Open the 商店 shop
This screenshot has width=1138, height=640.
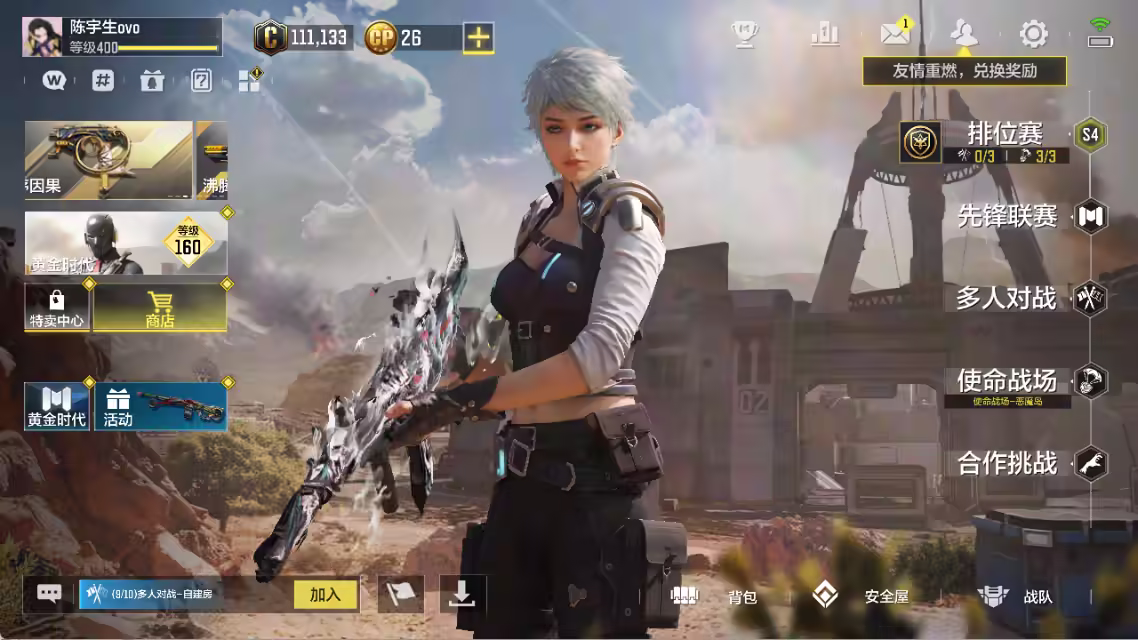159,308
